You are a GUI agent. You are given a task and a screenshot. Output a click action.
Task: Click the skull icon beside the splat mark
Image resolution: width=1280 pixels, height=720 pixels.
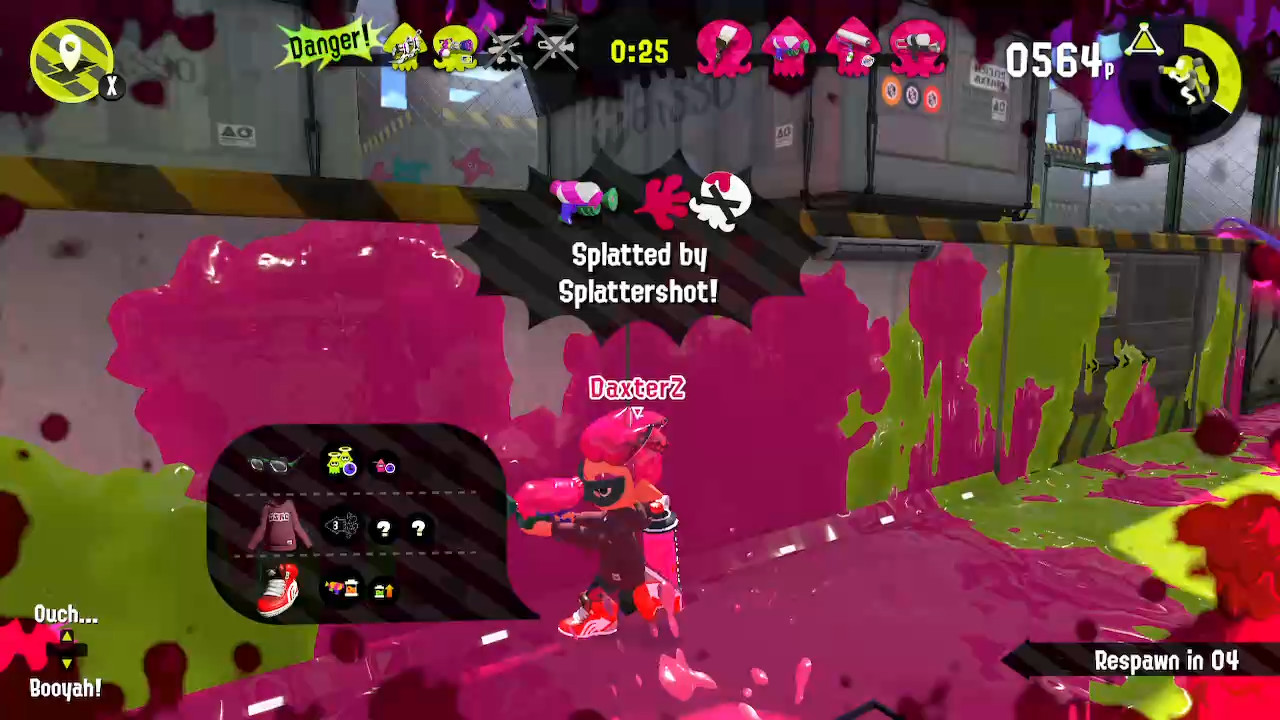[x=722, y=198]
